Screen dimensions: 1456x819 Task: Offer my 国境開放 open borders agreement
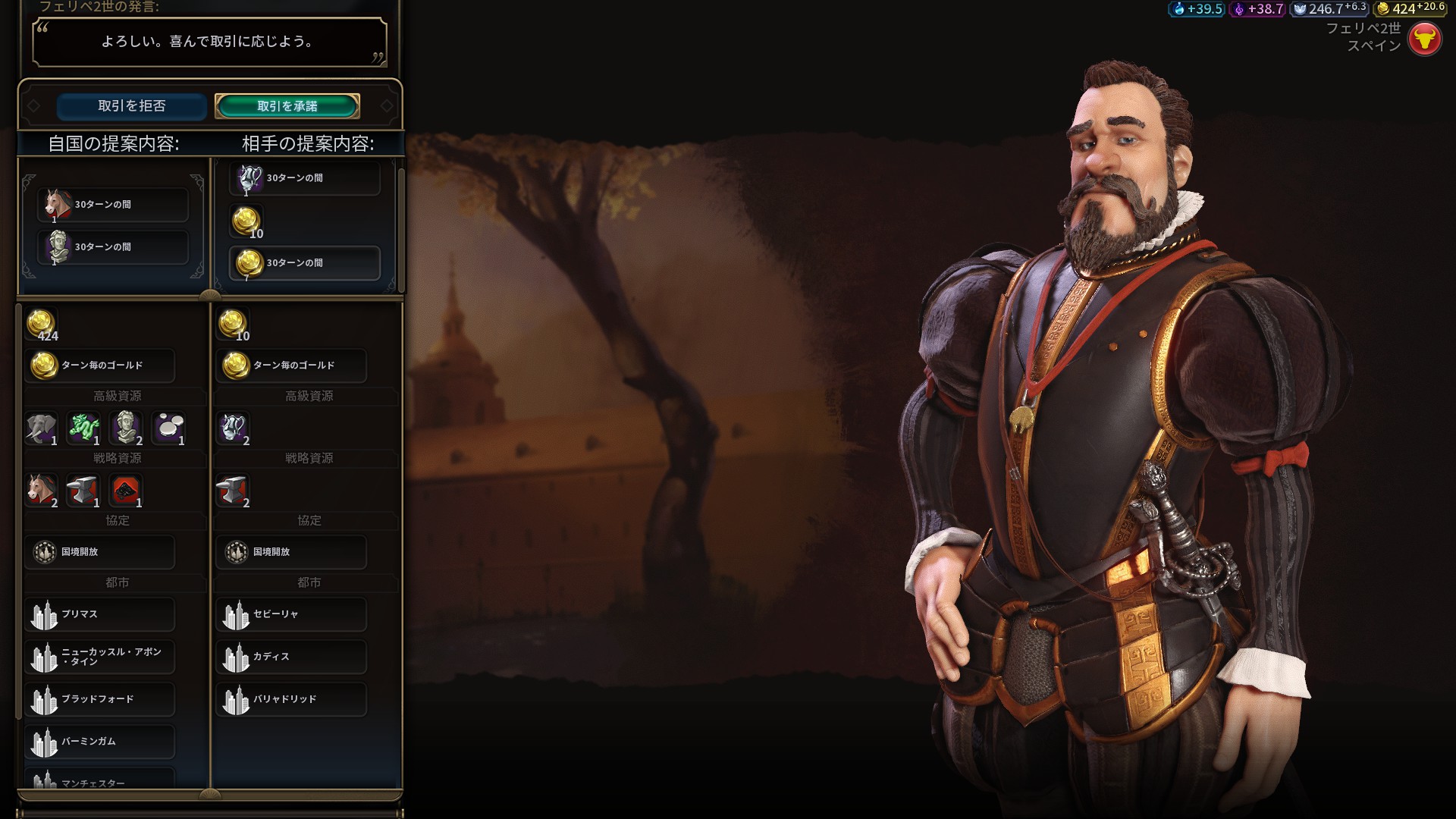(100, 552)
